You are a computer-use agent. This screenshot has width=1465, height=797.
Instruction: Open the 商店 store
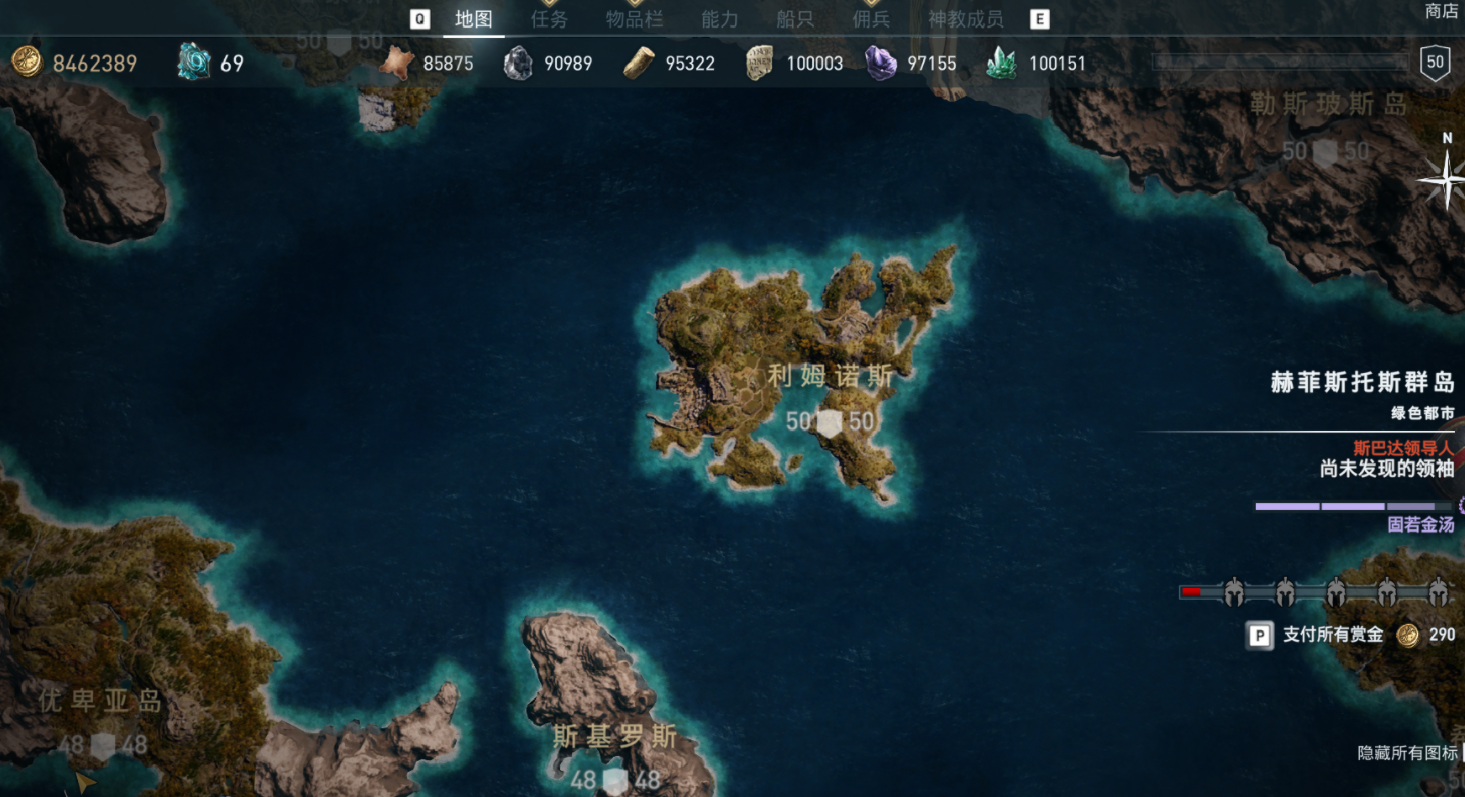1441,11
